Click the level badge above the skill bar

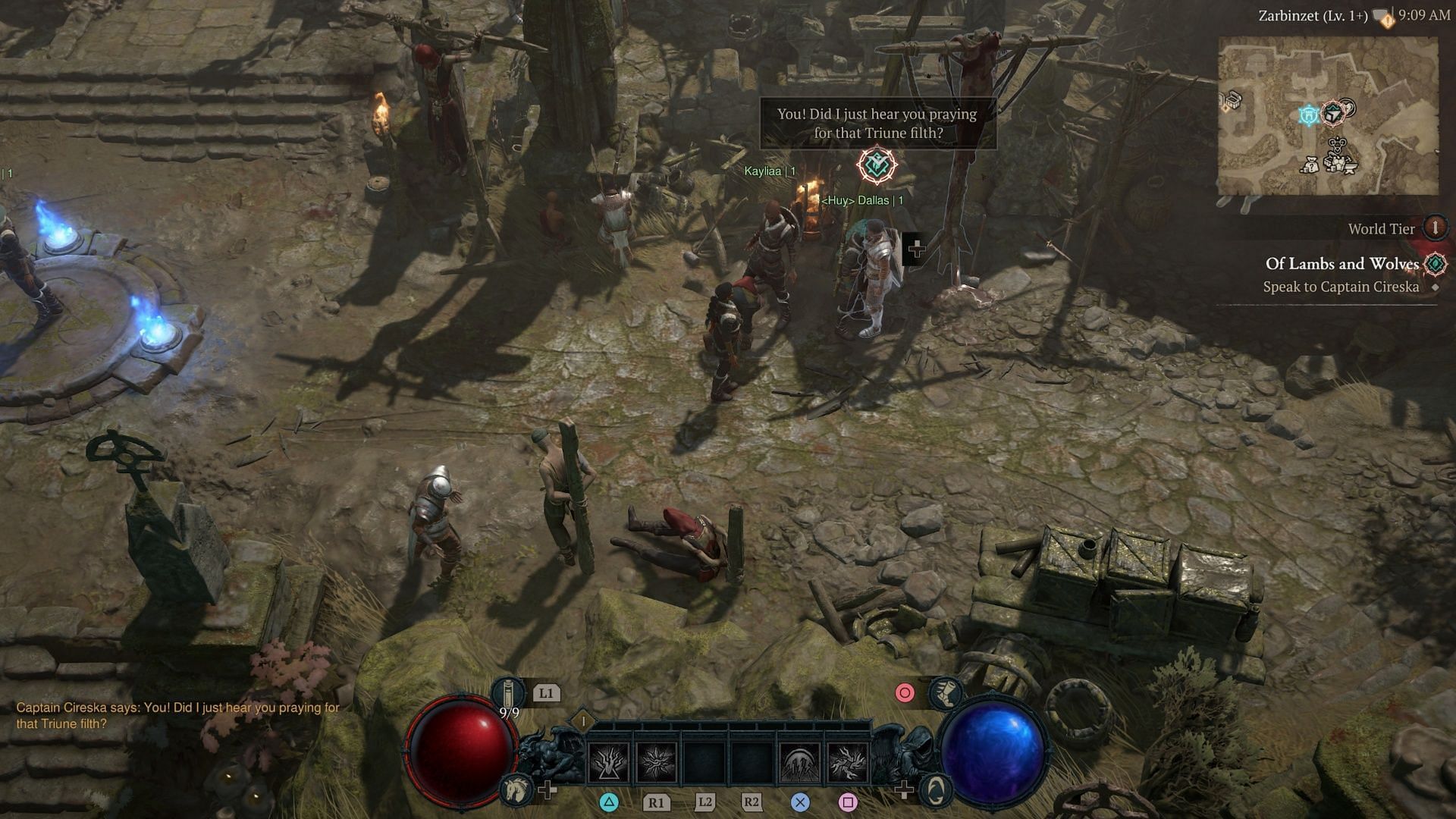pos(583,720)
